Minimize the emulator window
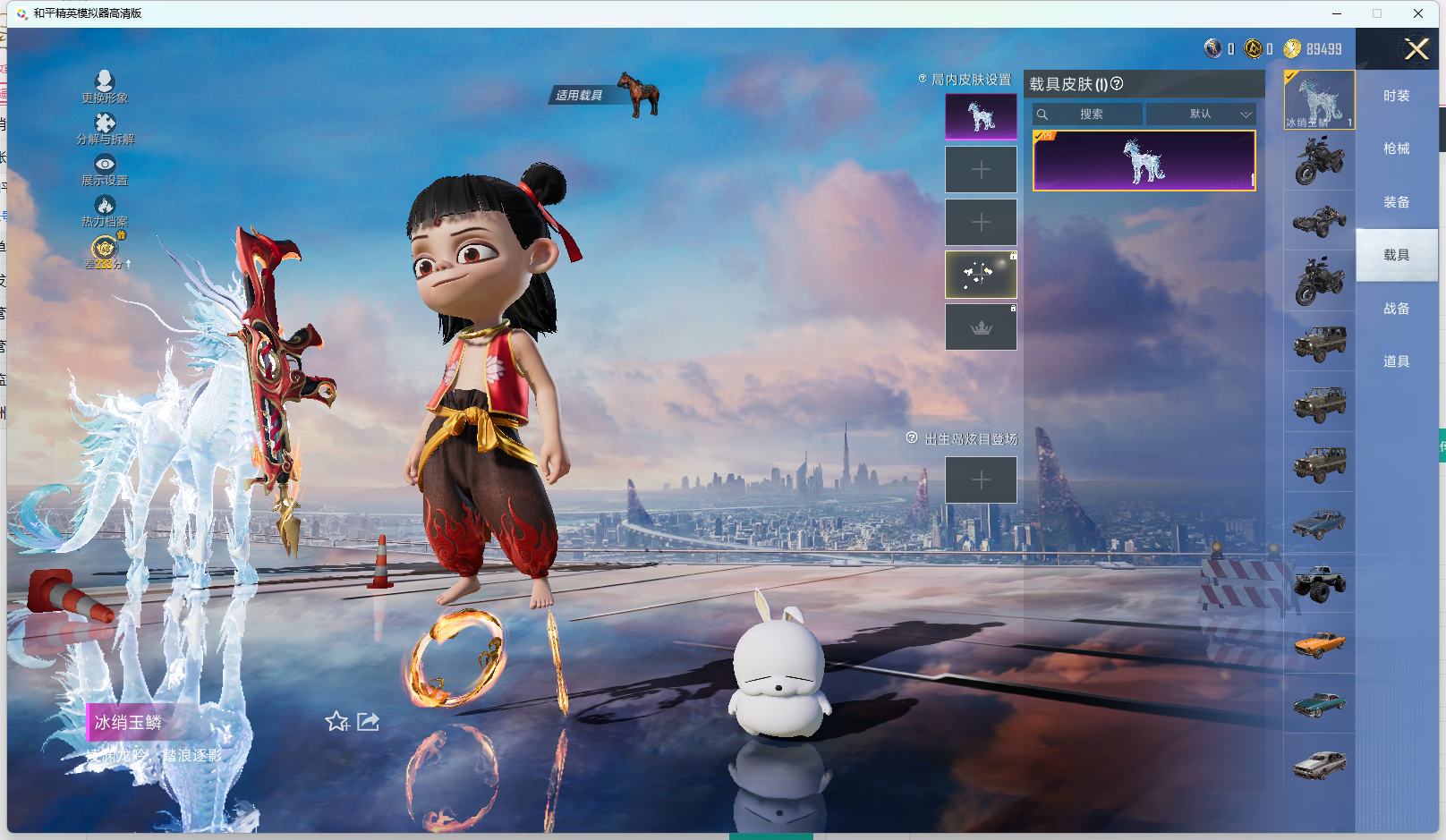This screenshot has height=840, width=1446. tap(1337, 13)
